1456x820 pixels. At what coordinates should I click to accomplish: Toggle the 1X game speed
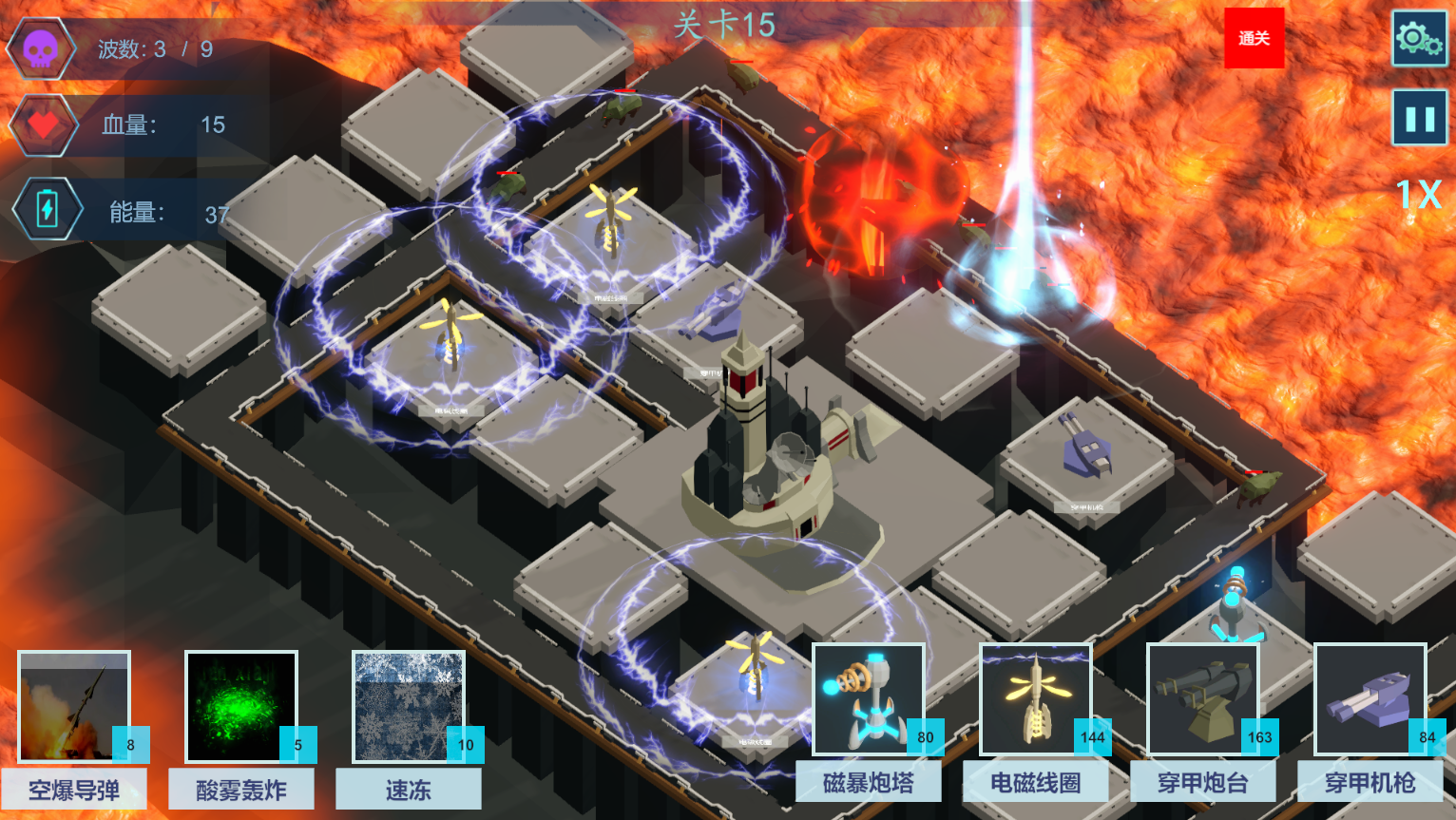point(1418,196)
